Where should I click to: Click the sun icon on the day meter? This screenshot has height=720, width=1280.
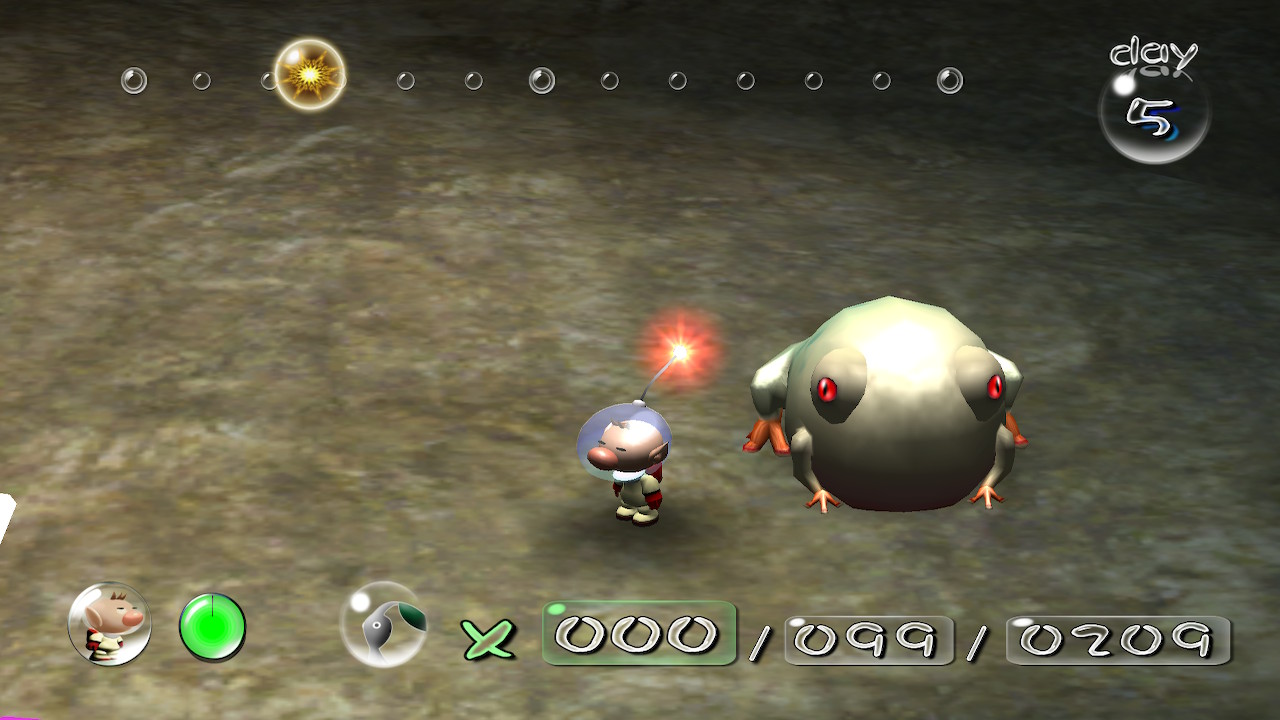click(x=309, y=75)
